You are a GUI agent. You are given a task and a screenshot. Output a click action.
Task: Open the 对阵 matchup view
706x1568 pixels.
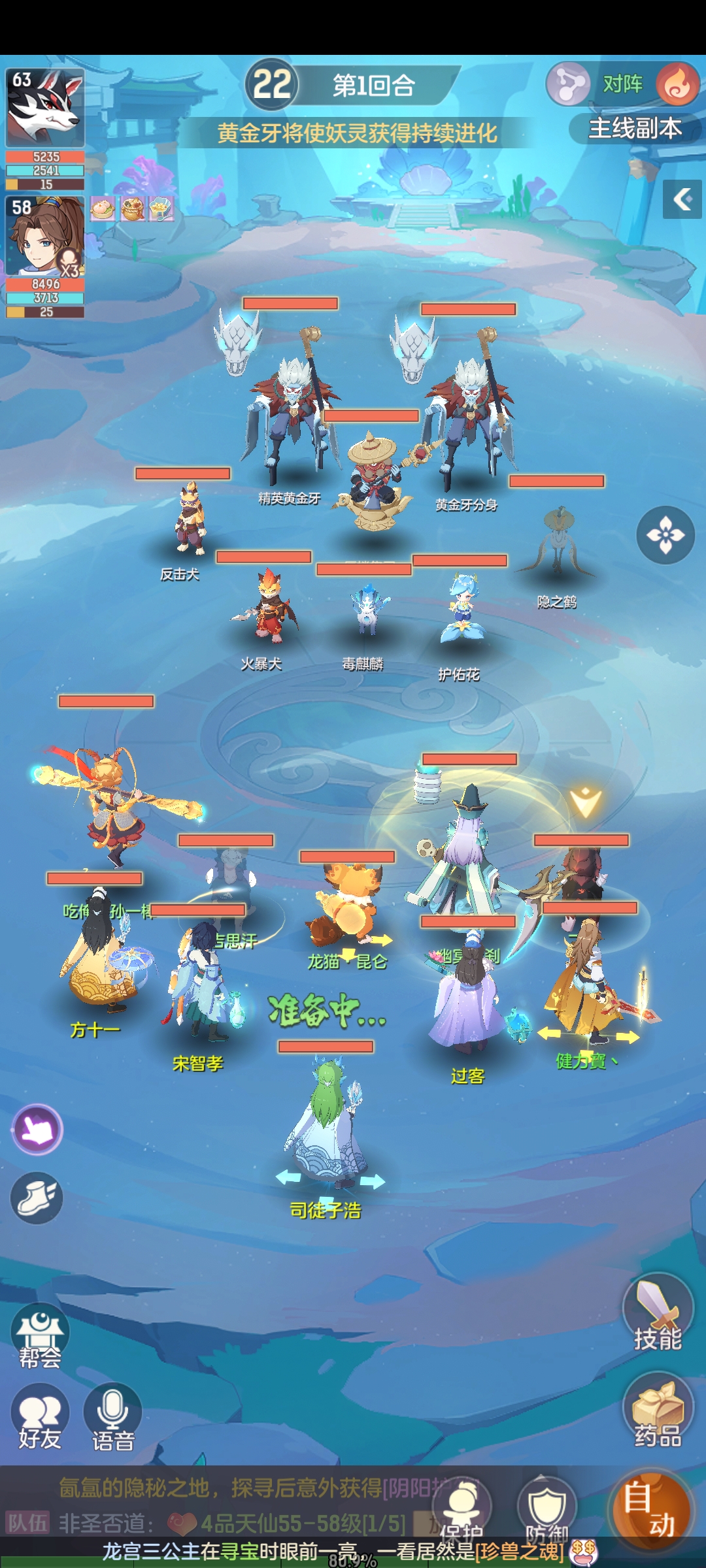click(x=621, y=84)
